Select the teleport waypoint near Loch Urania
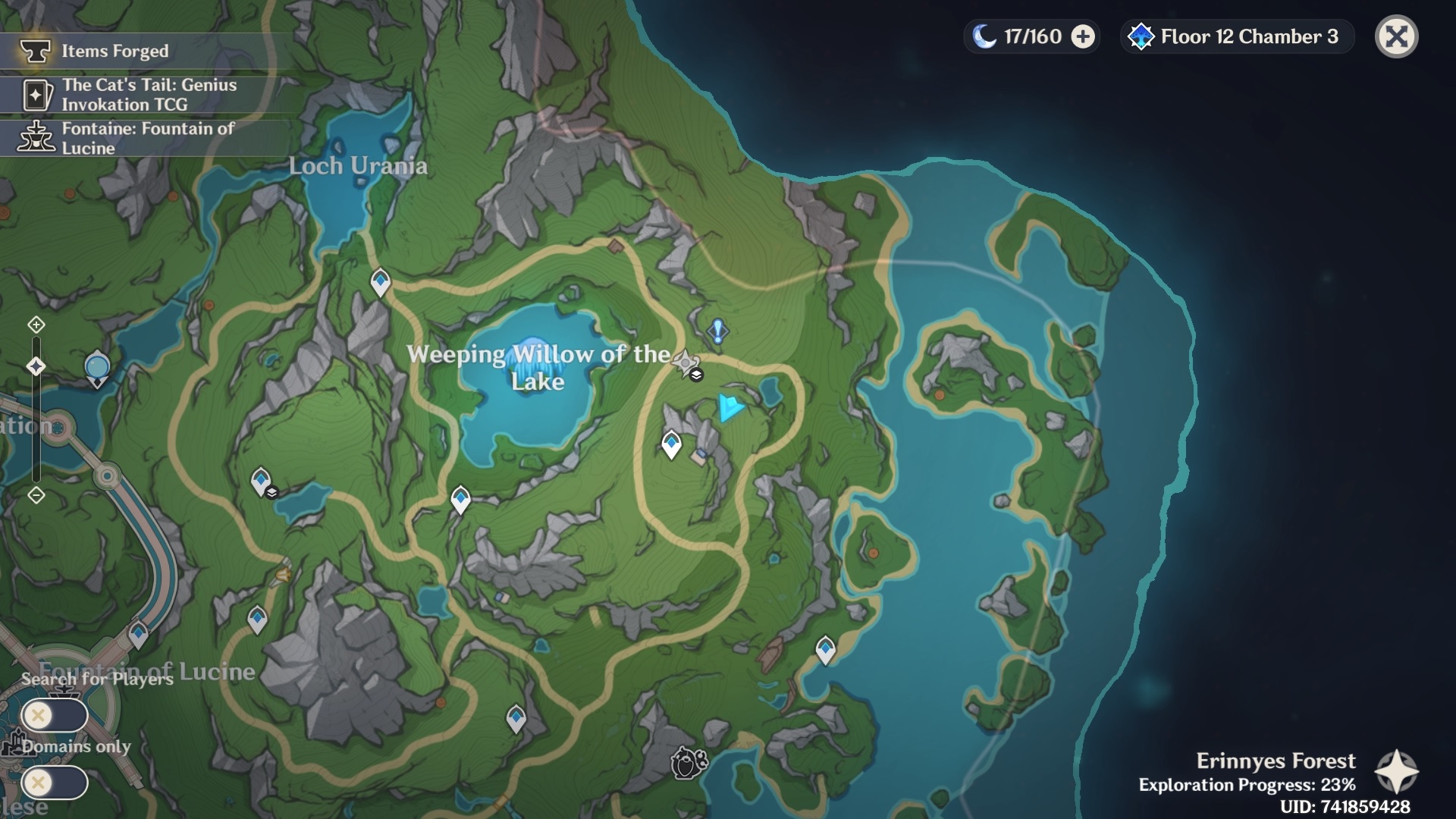The width and height of the screenshot is (1456, 819). (x=379, y=281)
